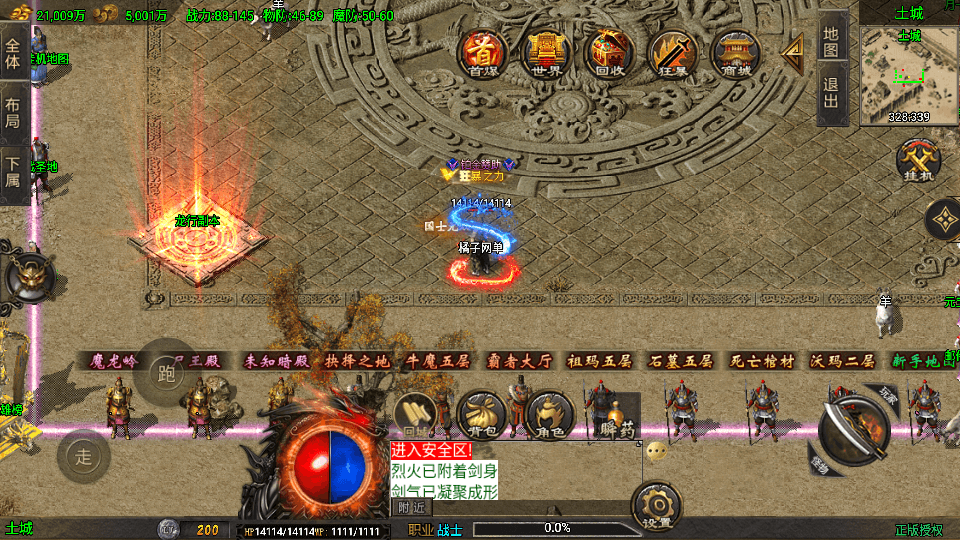
Task: Choose the 祖玛五层 teleport label
Action: pyautogui.click(x=599, y=361)
